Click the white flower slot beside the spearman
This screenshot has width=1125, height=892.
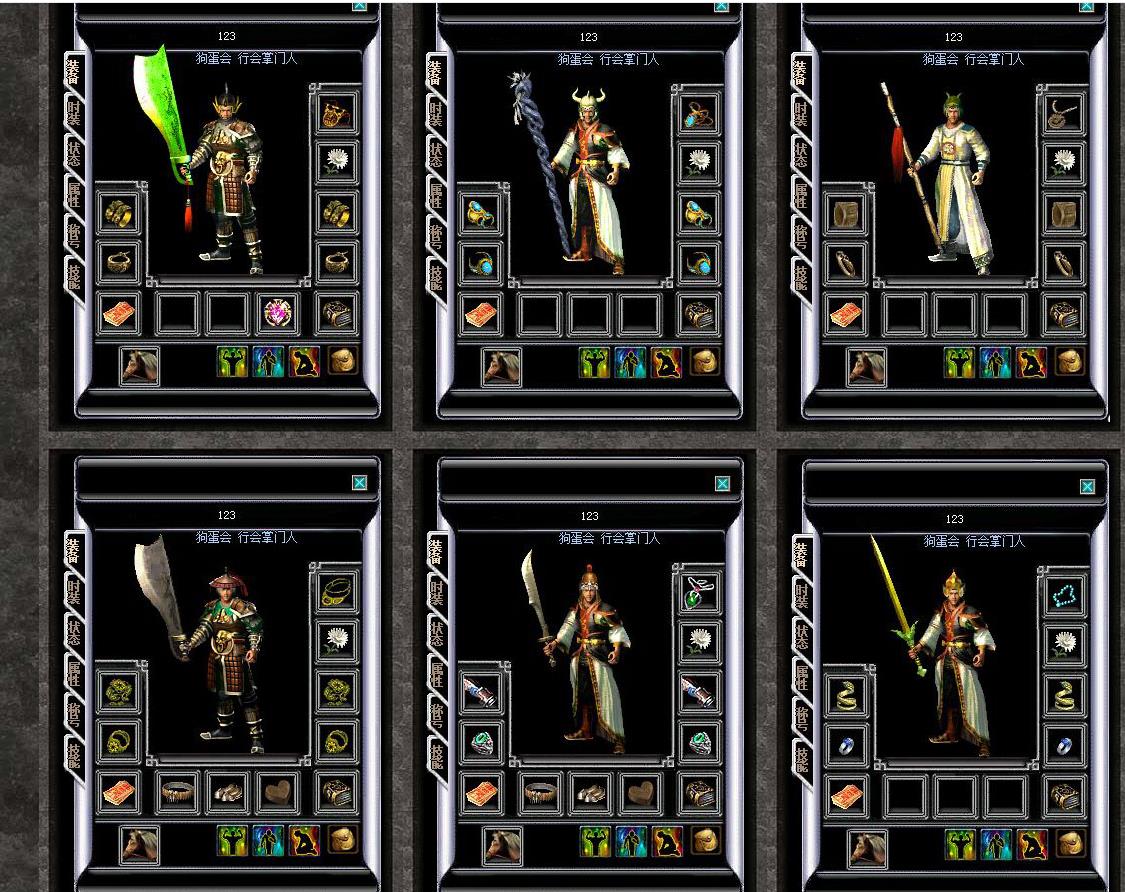(1063, 161)
